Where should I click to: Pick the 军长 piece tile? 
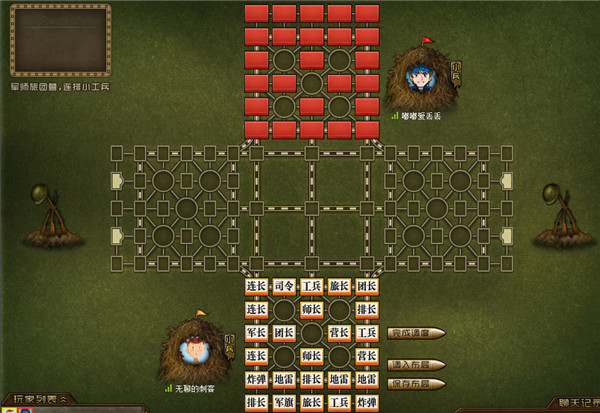pyautogui.click(x=256, y=332)
